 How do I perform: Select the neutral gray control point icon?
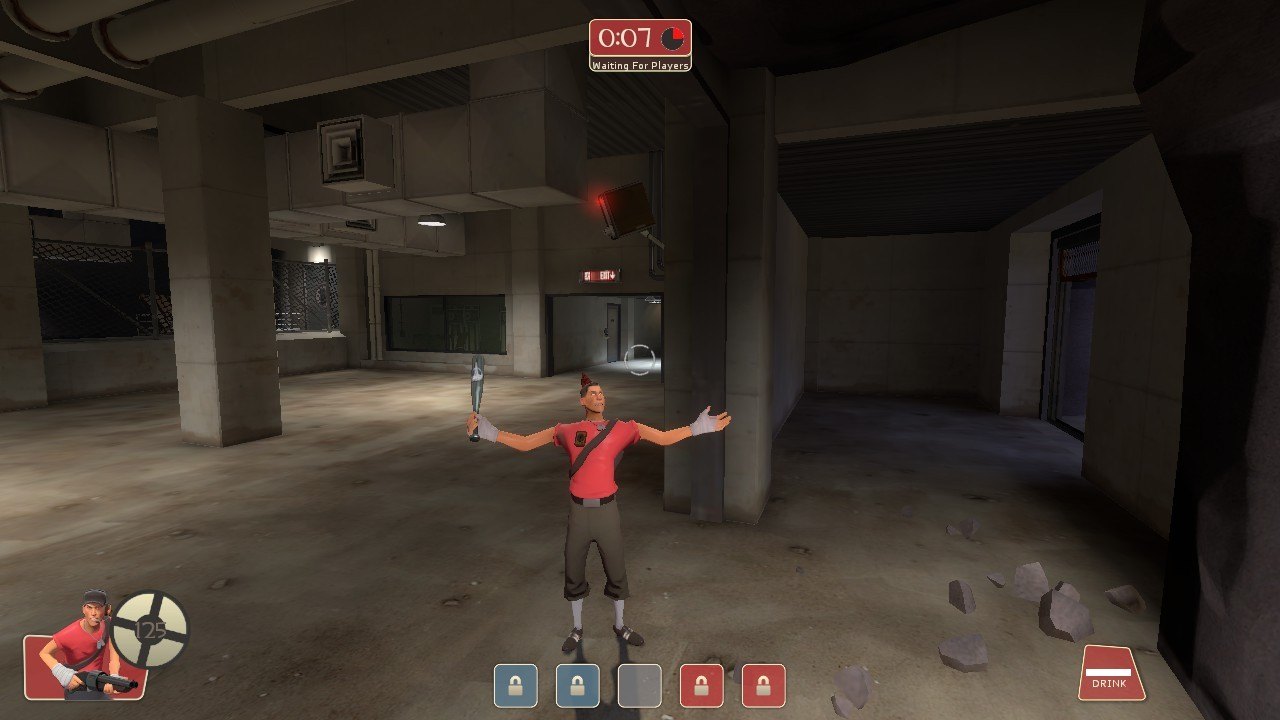(x=639, y=686)
